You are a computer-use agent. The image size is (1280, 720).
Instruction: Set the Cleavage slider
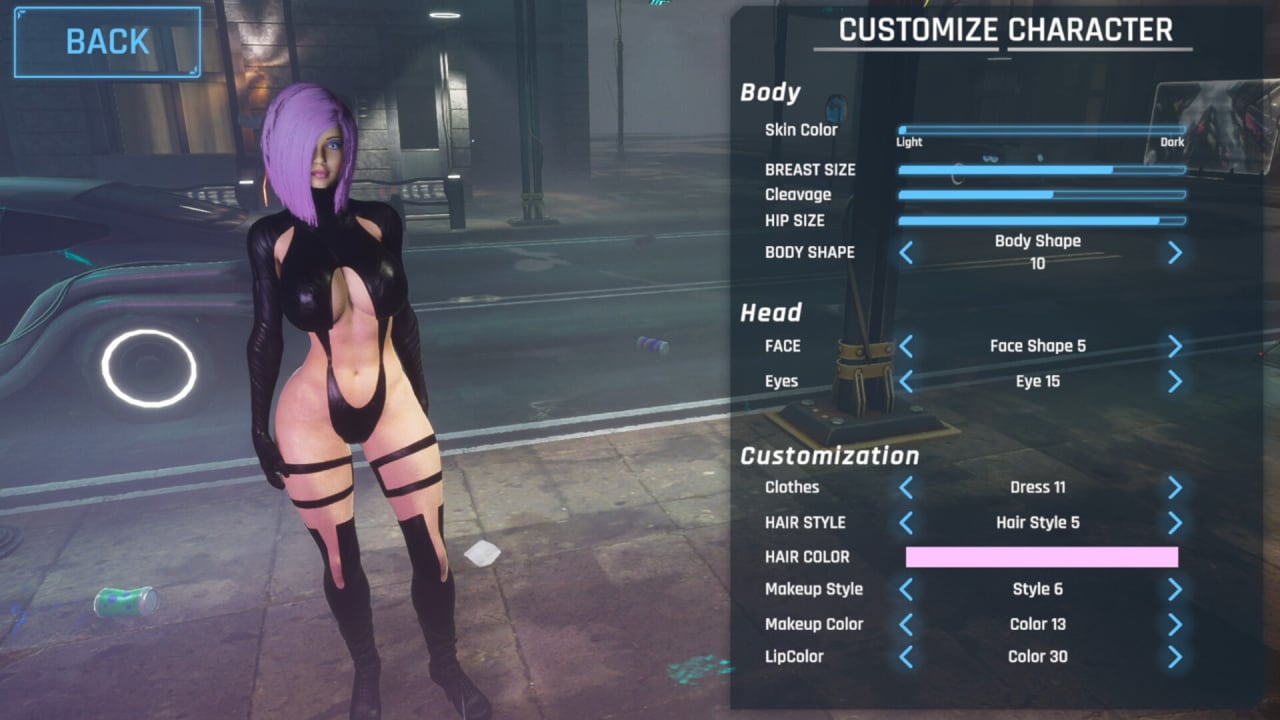click(x=1041, y=195)
